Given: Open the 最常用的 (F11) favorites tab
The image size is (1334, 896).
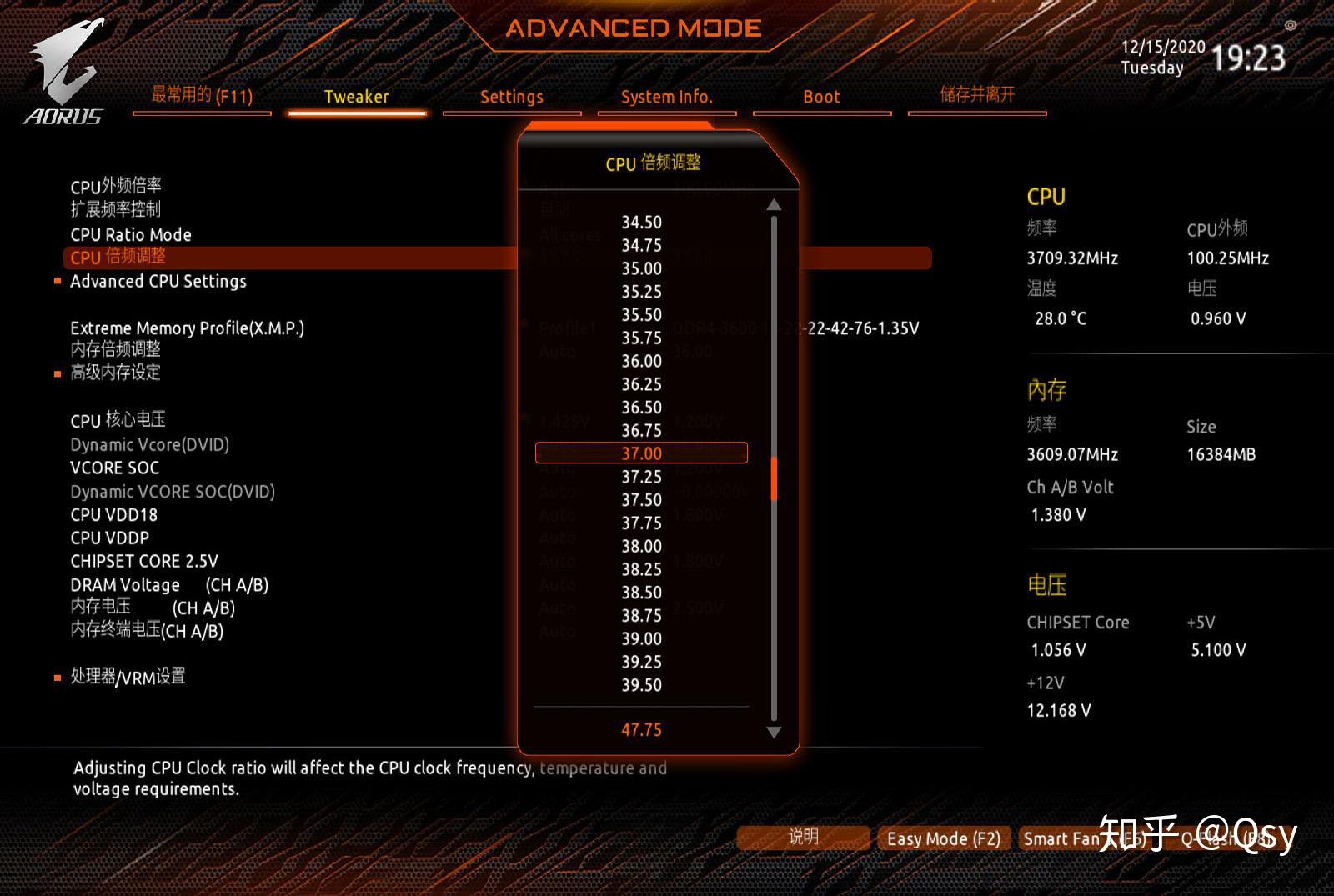Looking at the screenshot, I should tap(202, 96).
